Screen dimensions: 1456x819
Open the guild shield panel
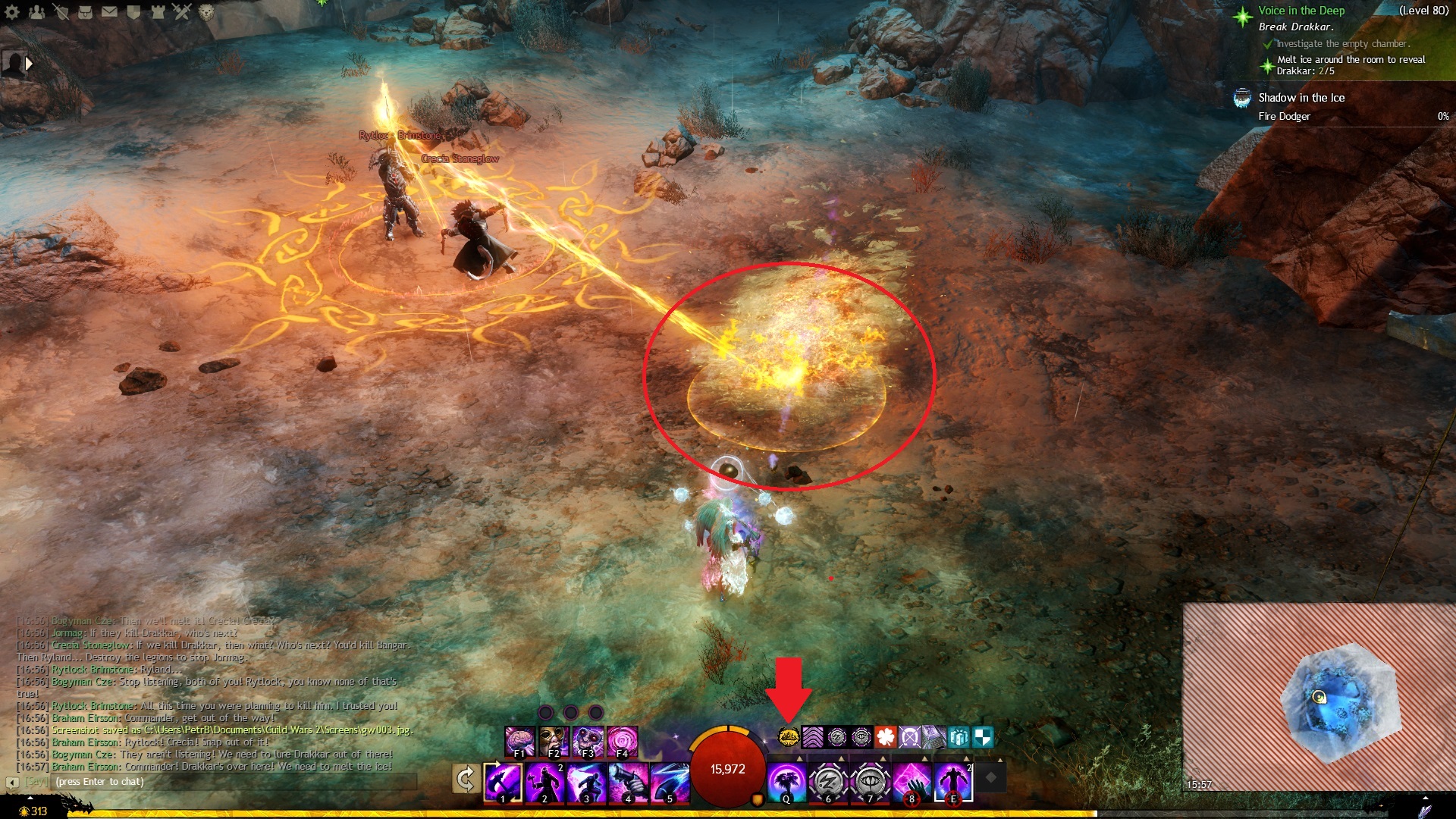point(133,12)
